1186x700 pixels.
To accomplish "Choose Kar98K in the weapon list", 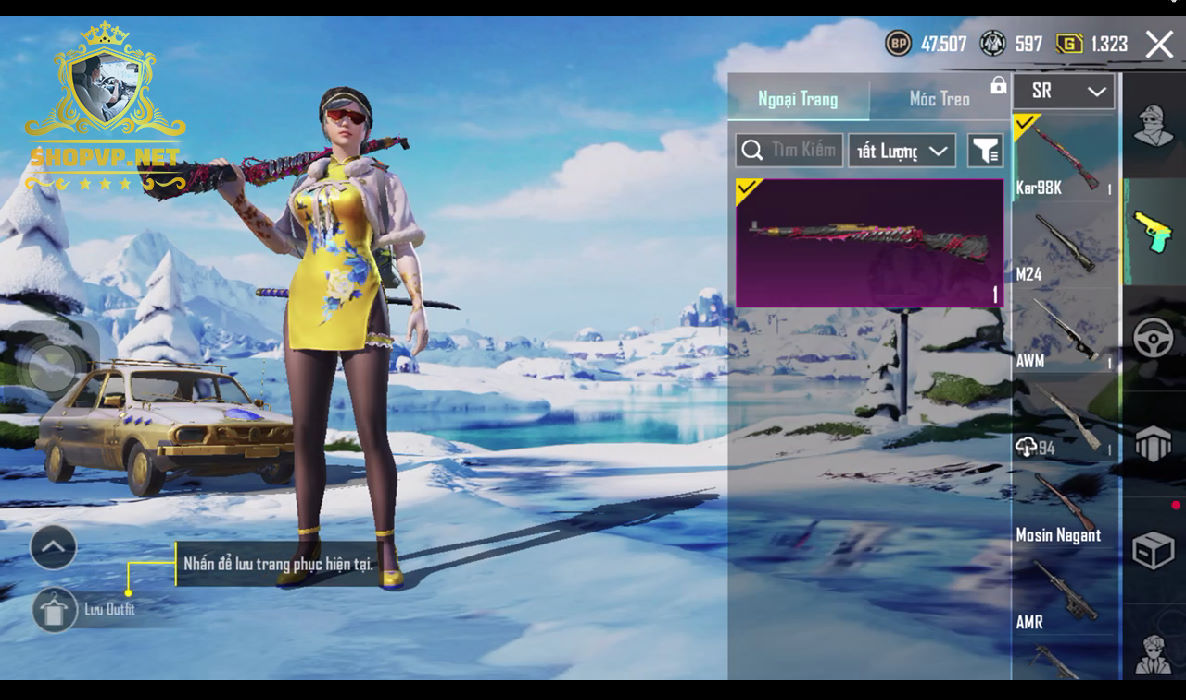I will (1064, 158).
